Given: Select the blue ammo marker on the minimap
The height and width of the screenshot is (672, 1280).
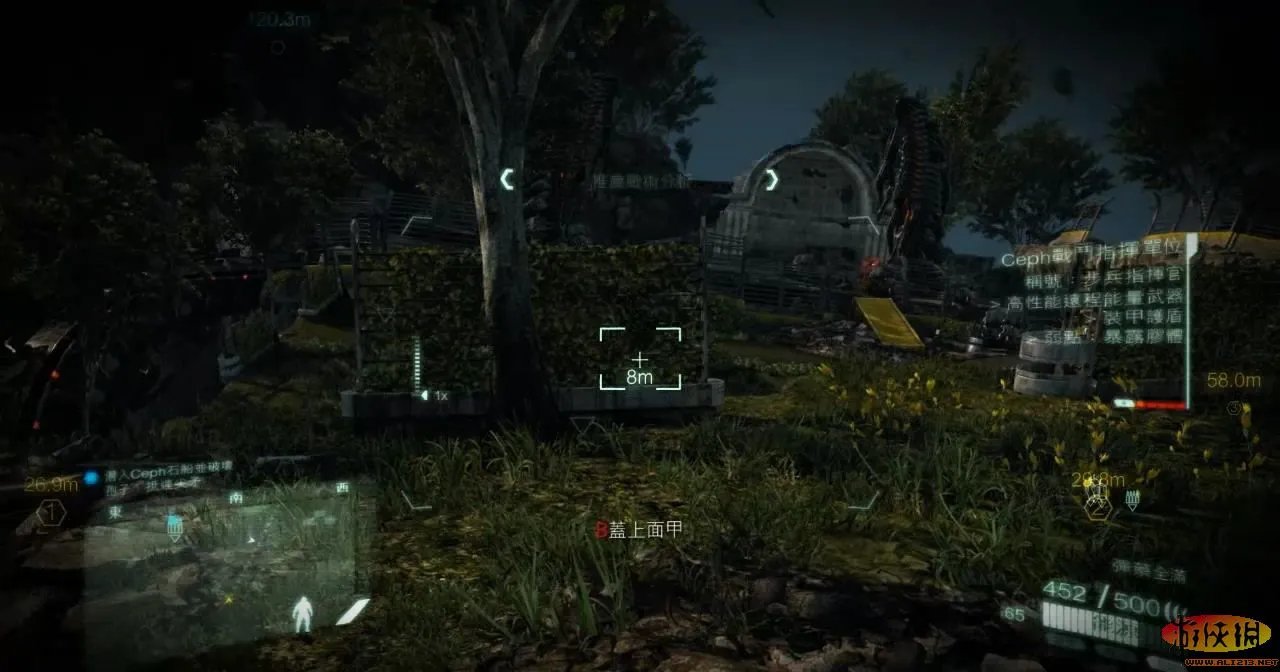Looking at the screenshot, I should [175, 527].
